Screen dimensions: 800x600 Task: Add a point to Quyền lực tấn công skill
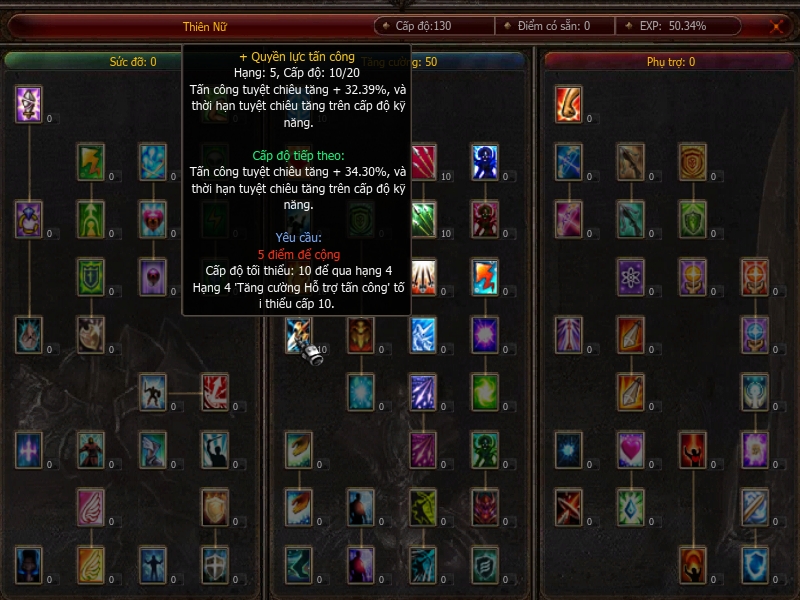coord(299,335)
